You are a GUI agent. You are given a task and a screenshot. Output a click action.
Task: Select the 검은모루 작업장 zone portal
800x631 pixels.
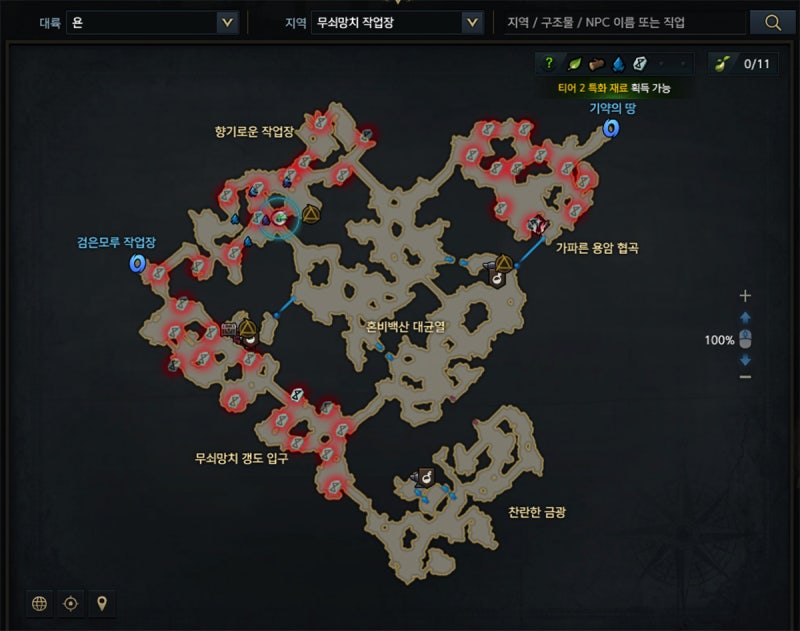pyautogui.click(x=137, y=263)
